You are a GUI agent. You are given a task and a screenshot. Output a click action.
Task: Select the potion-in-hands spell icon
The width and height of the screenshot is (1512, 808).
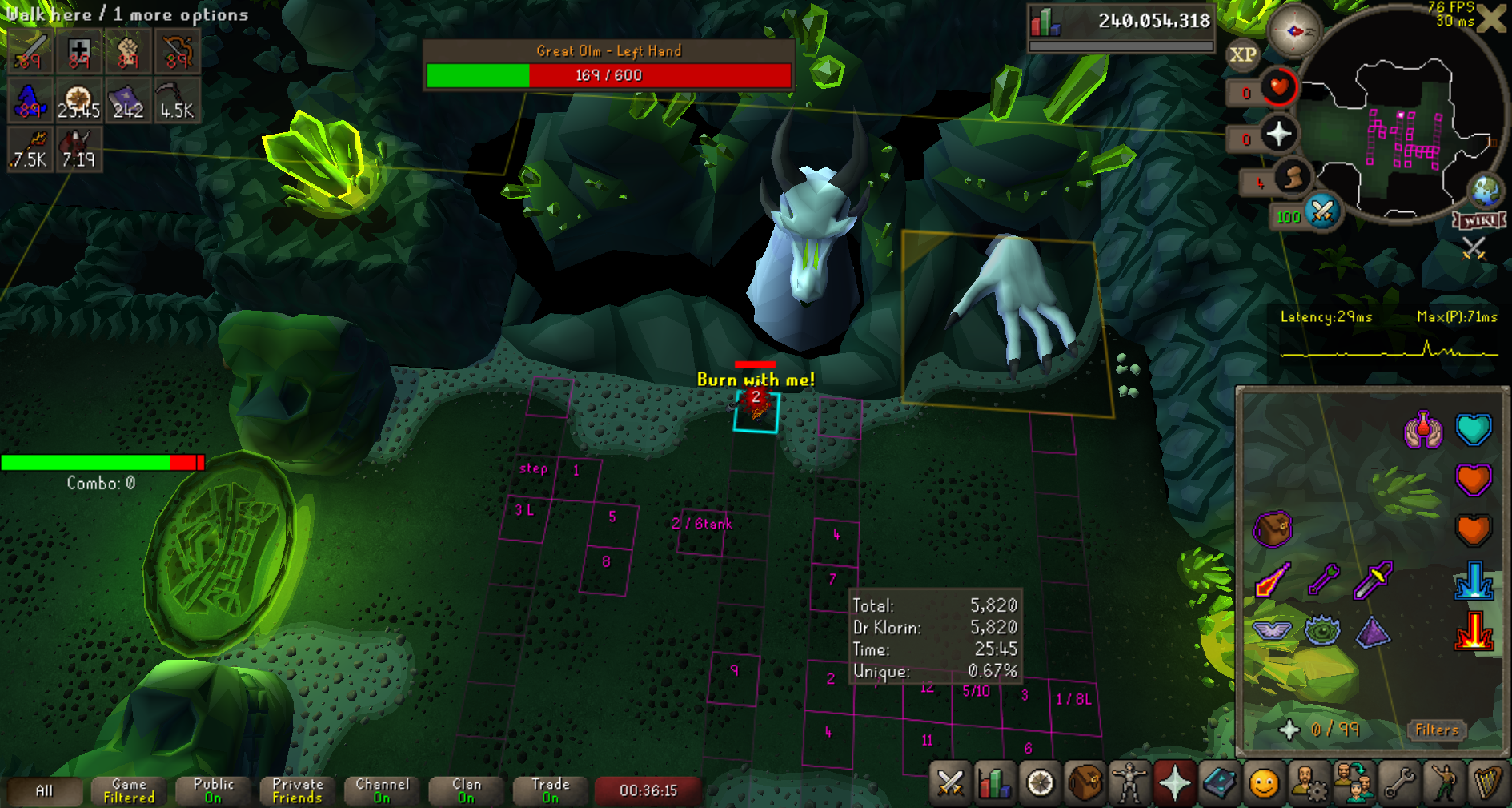1422,430
